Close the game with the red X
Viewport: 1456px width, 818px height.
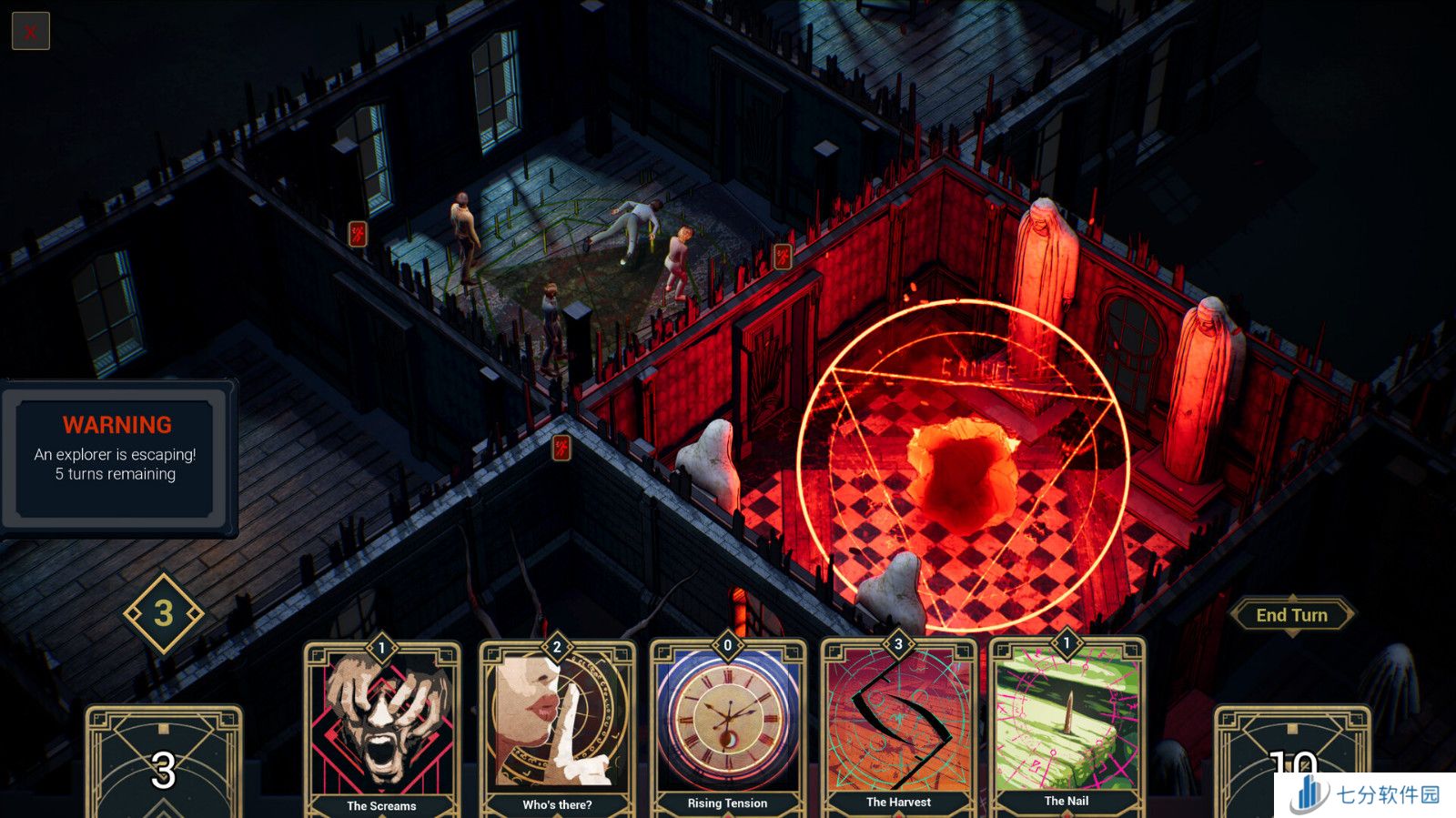click(30, 32)
